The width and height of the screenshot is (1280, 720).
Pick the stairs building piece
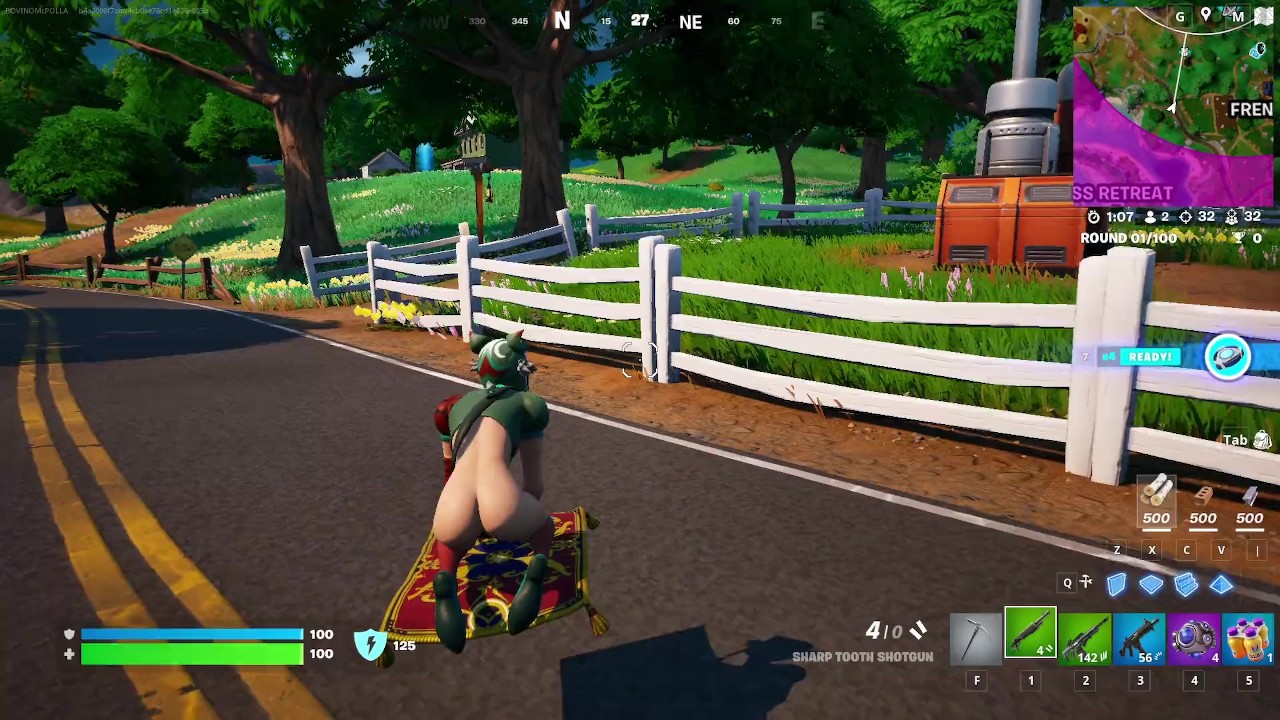tap(1186, 584)
